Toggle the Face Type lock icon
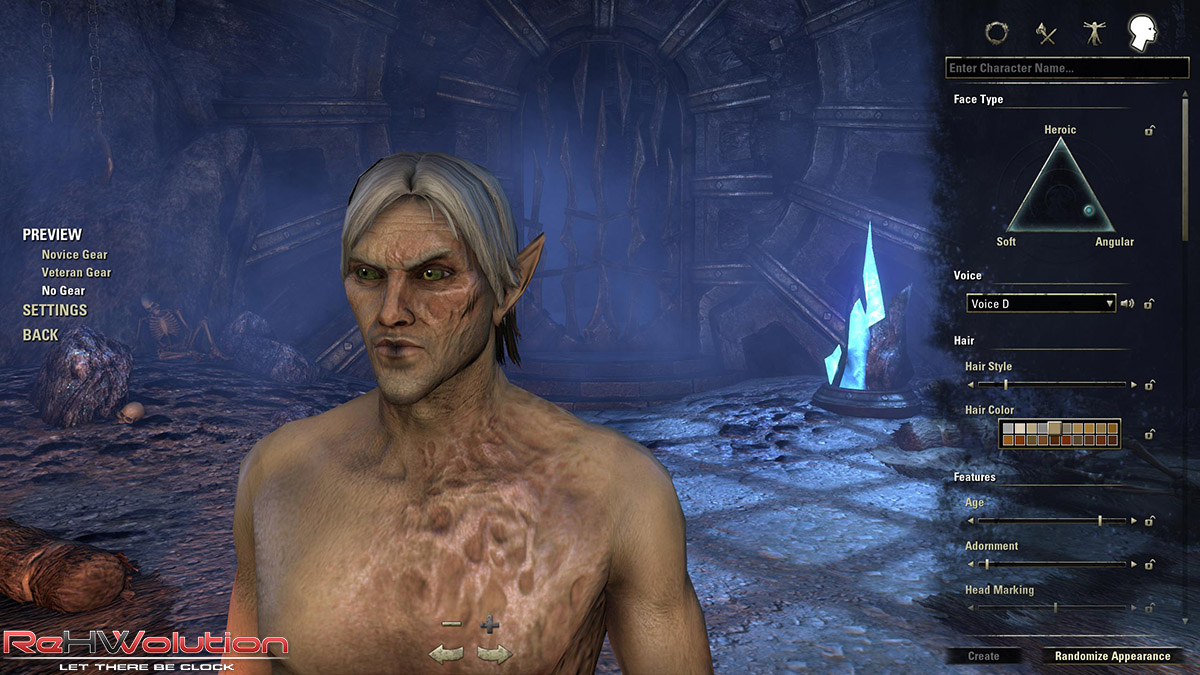Screen dimensions: 1200x675 [x=1150, y=130]
